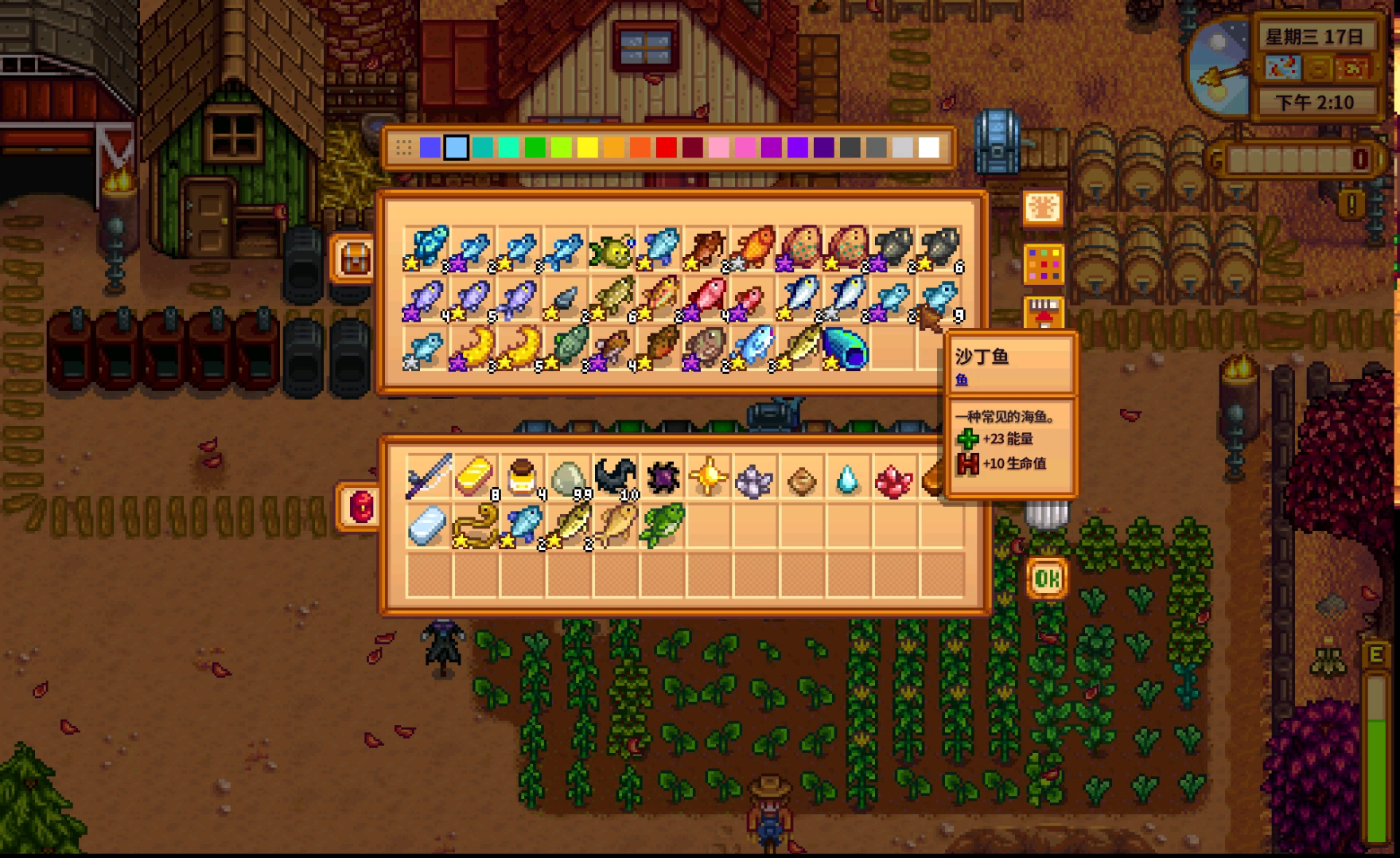Click the OK button to close chest

click(x=1046, y=579)
